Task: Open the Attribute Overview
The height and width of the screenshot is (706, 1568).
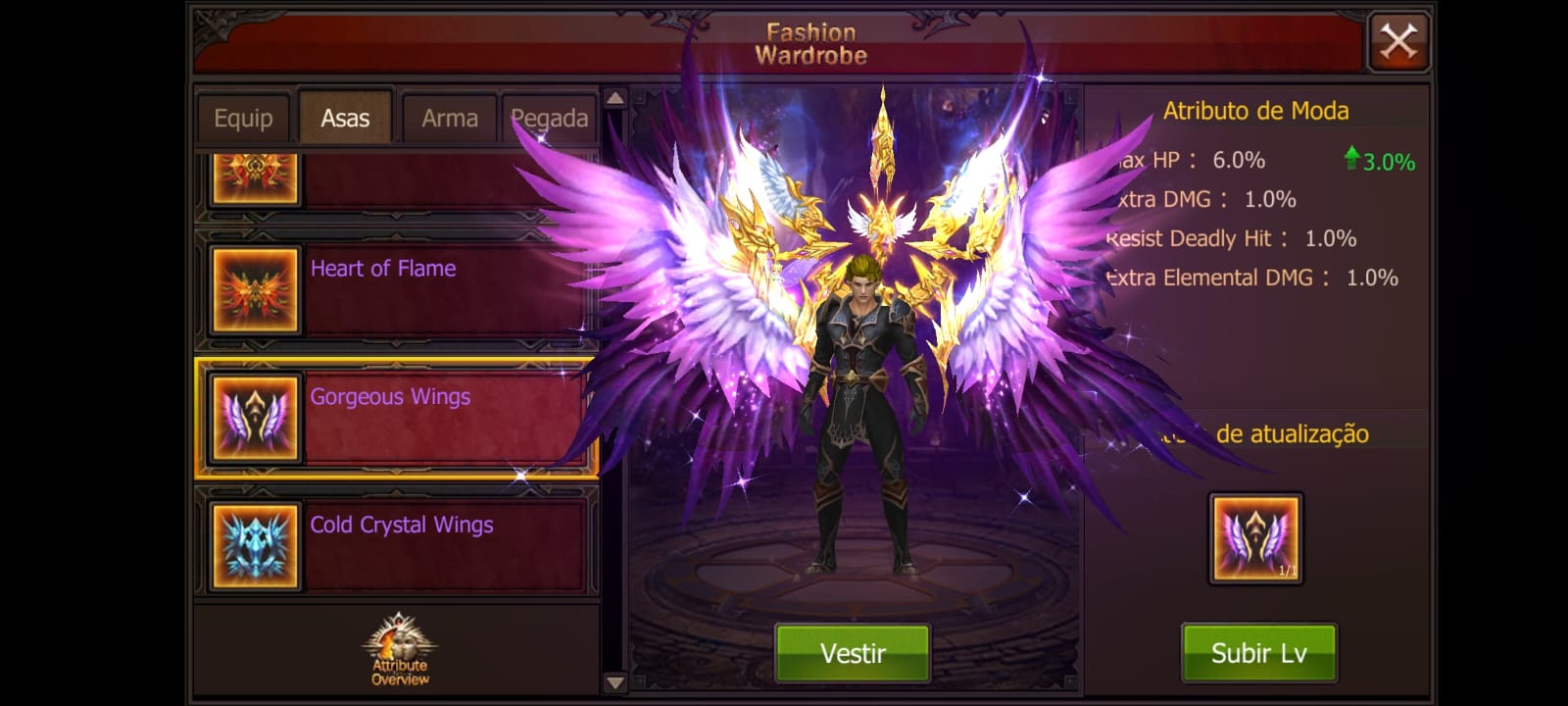Action: point(397,649)
